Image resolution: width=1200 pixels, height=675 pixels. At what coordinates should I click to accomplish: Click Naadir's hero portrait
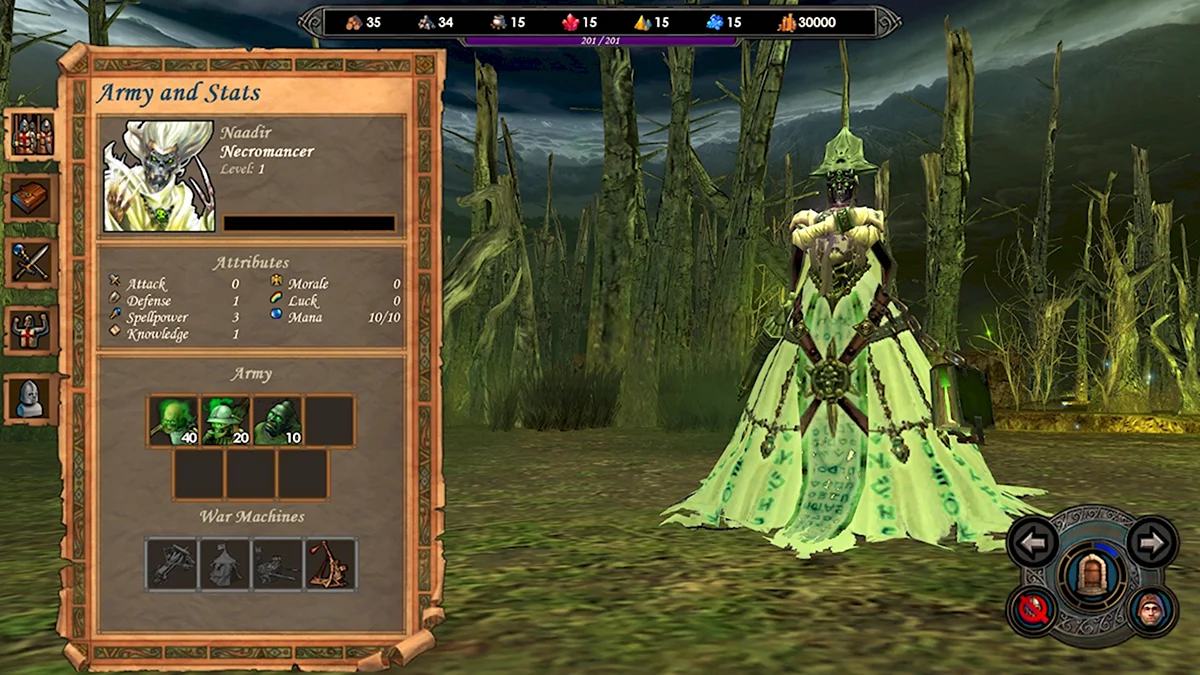158,177
